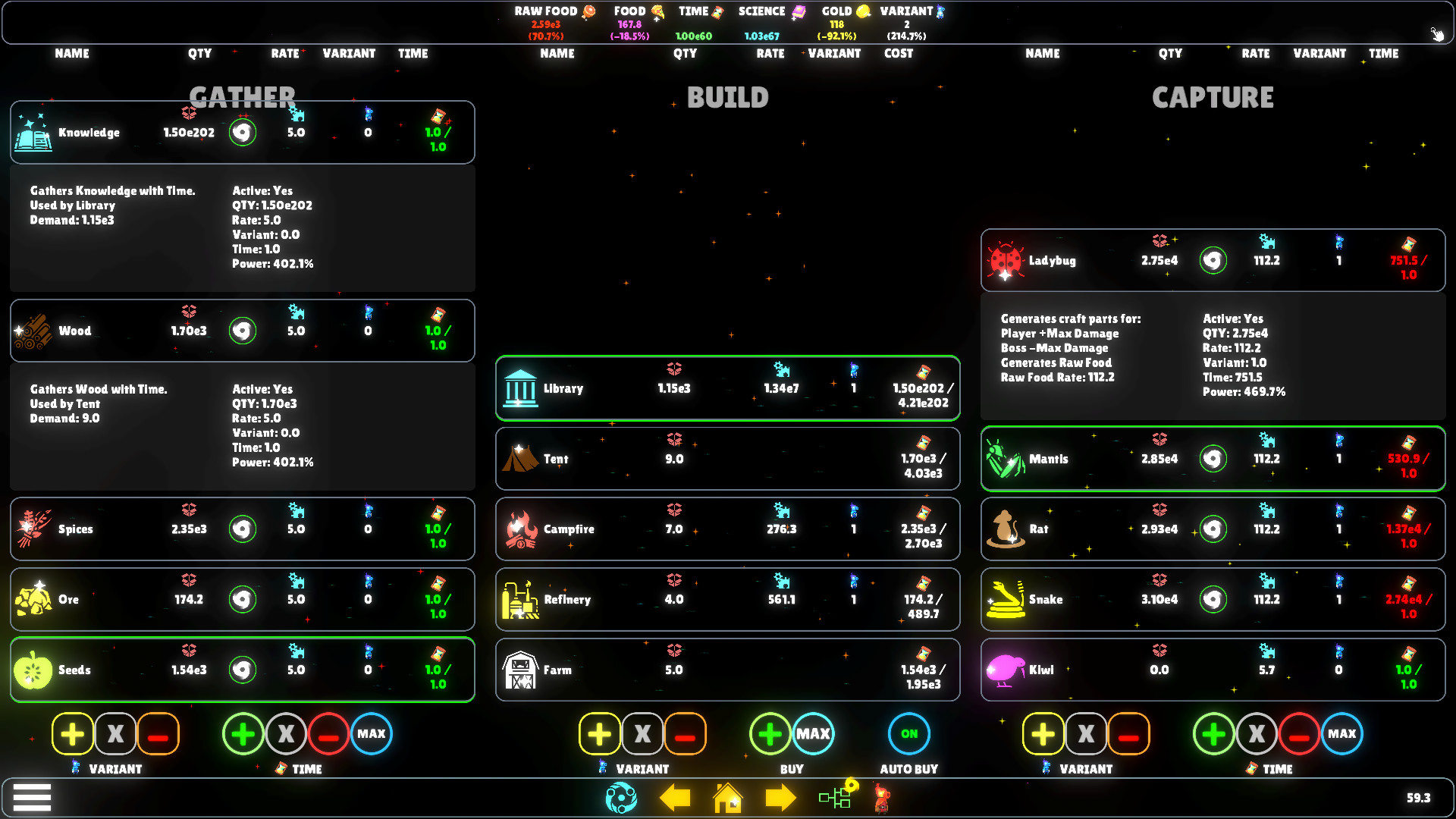The width and height of the screenshot is (1456, 819).
Task: Select the Mantis capture icon
Action: point(1006,459)
